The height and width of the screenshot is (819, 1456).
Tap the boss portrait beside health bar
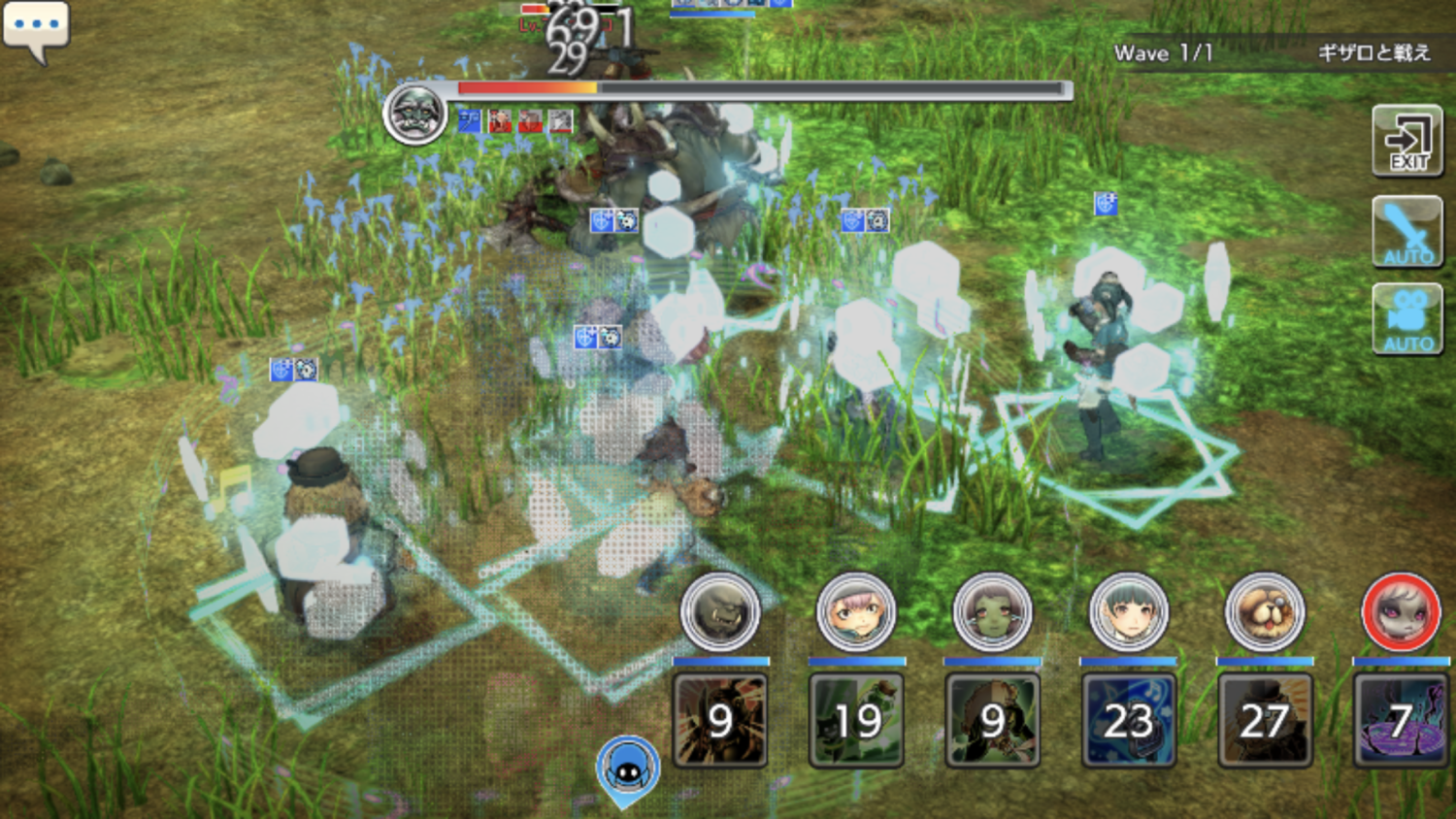(414, 114)
